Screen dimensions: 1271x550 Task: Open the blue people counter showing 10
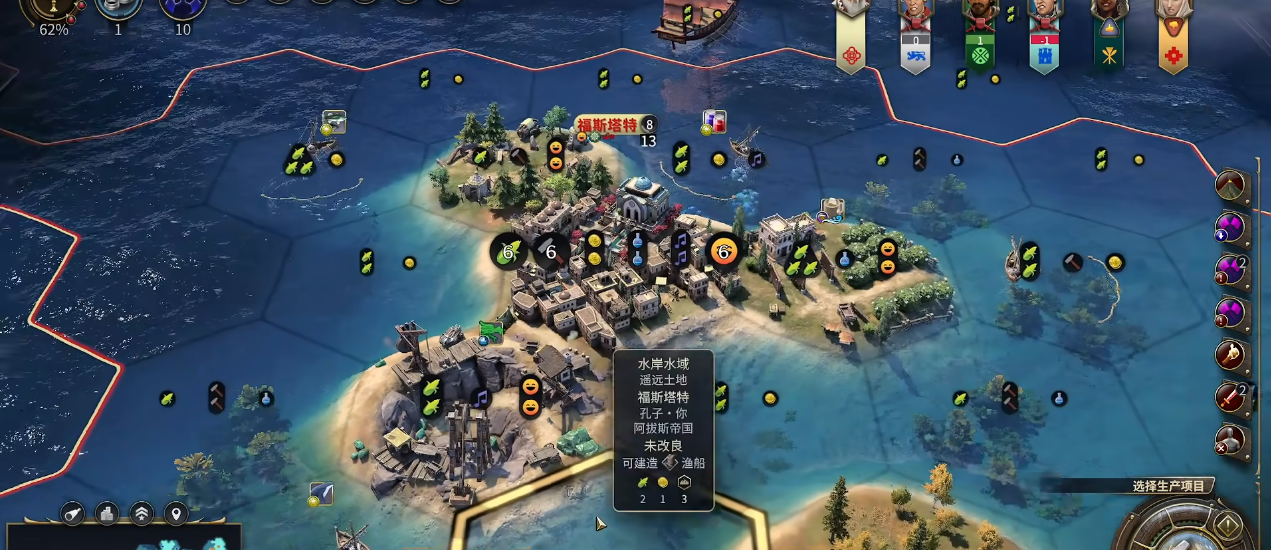(x=182, y=8)
